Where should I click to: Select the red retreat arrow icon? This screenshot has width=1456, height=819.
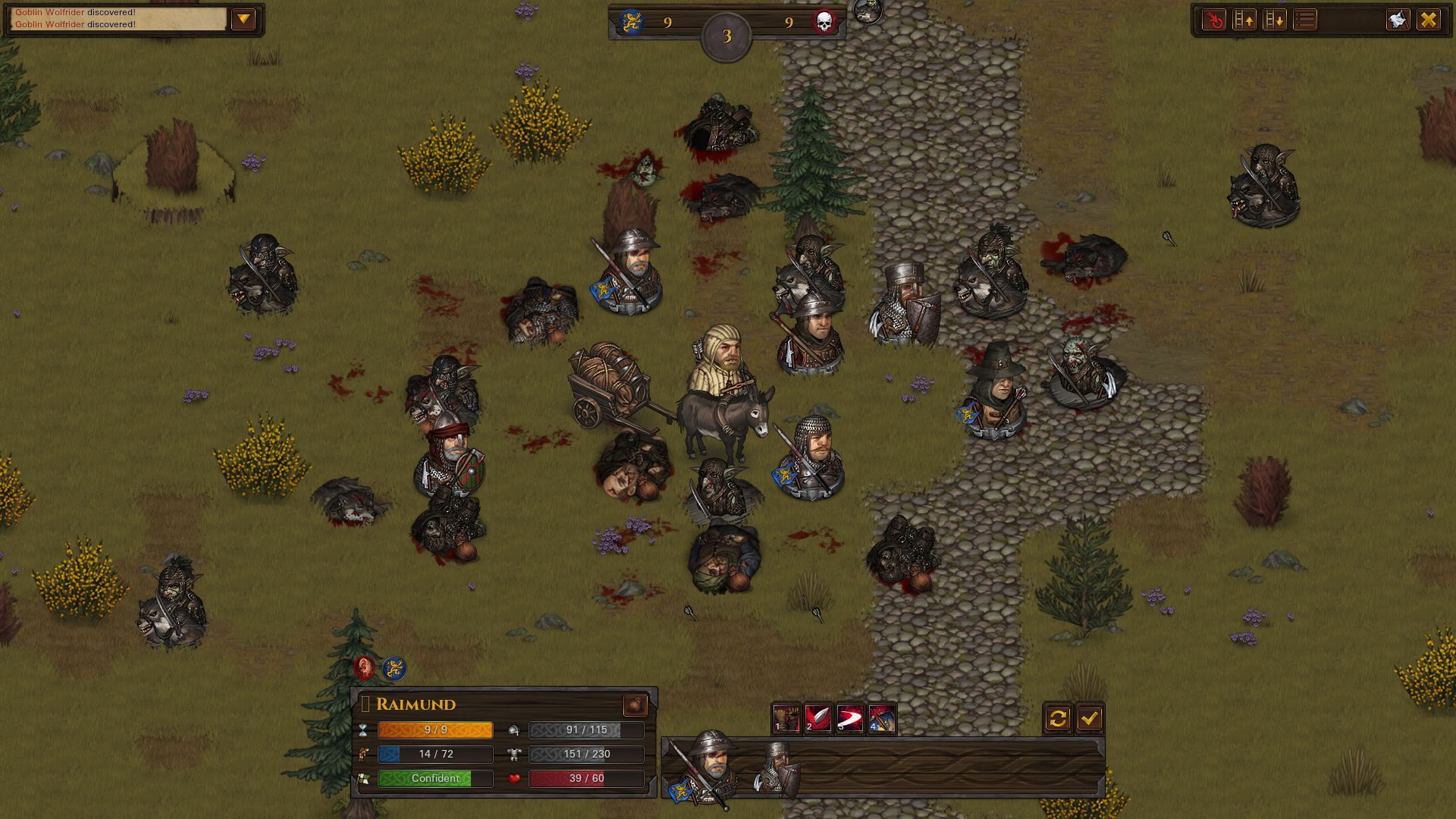1213,20
